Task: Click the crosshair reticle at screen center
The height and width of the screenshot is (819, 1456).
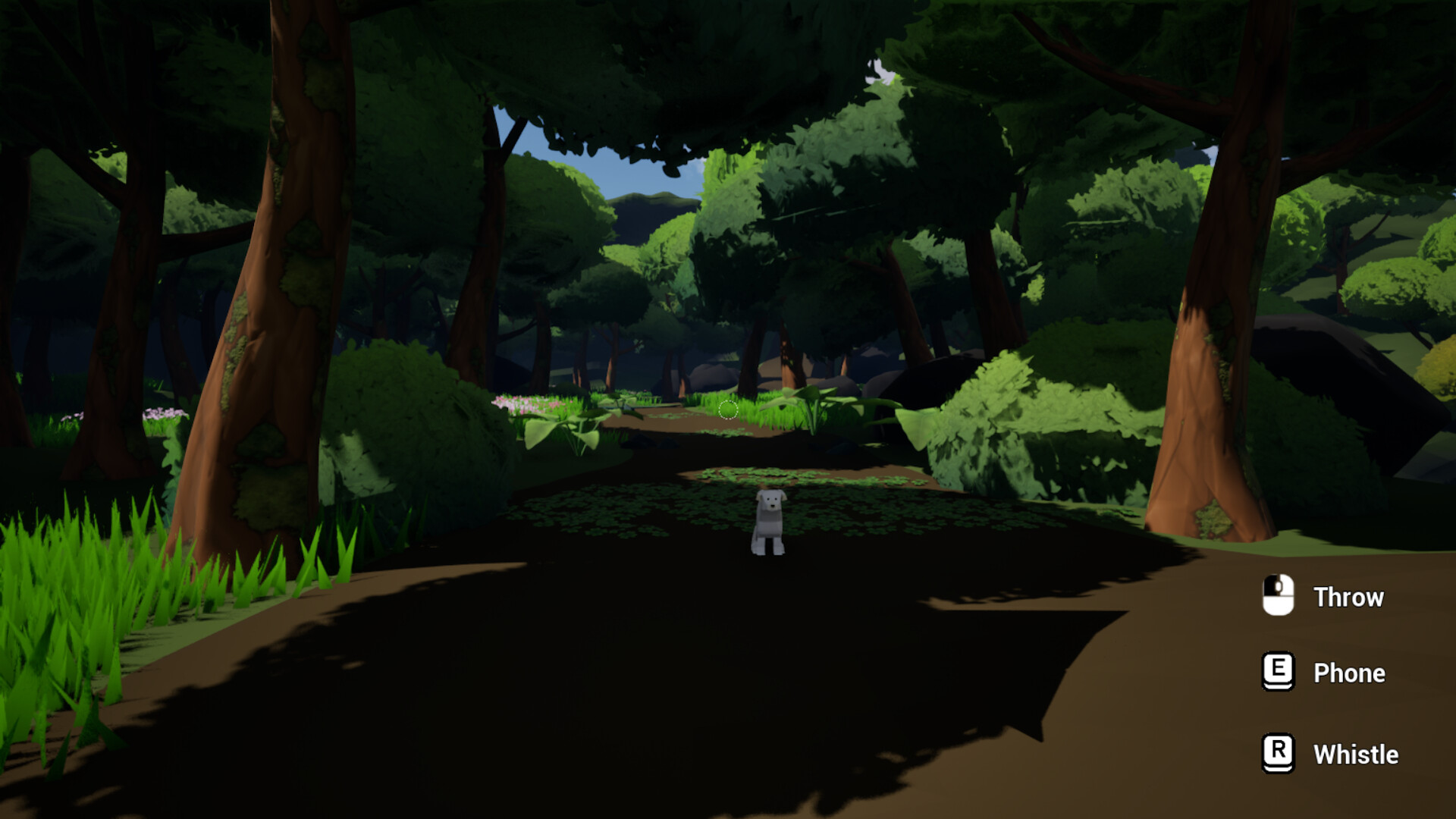Action: (728, 409)
